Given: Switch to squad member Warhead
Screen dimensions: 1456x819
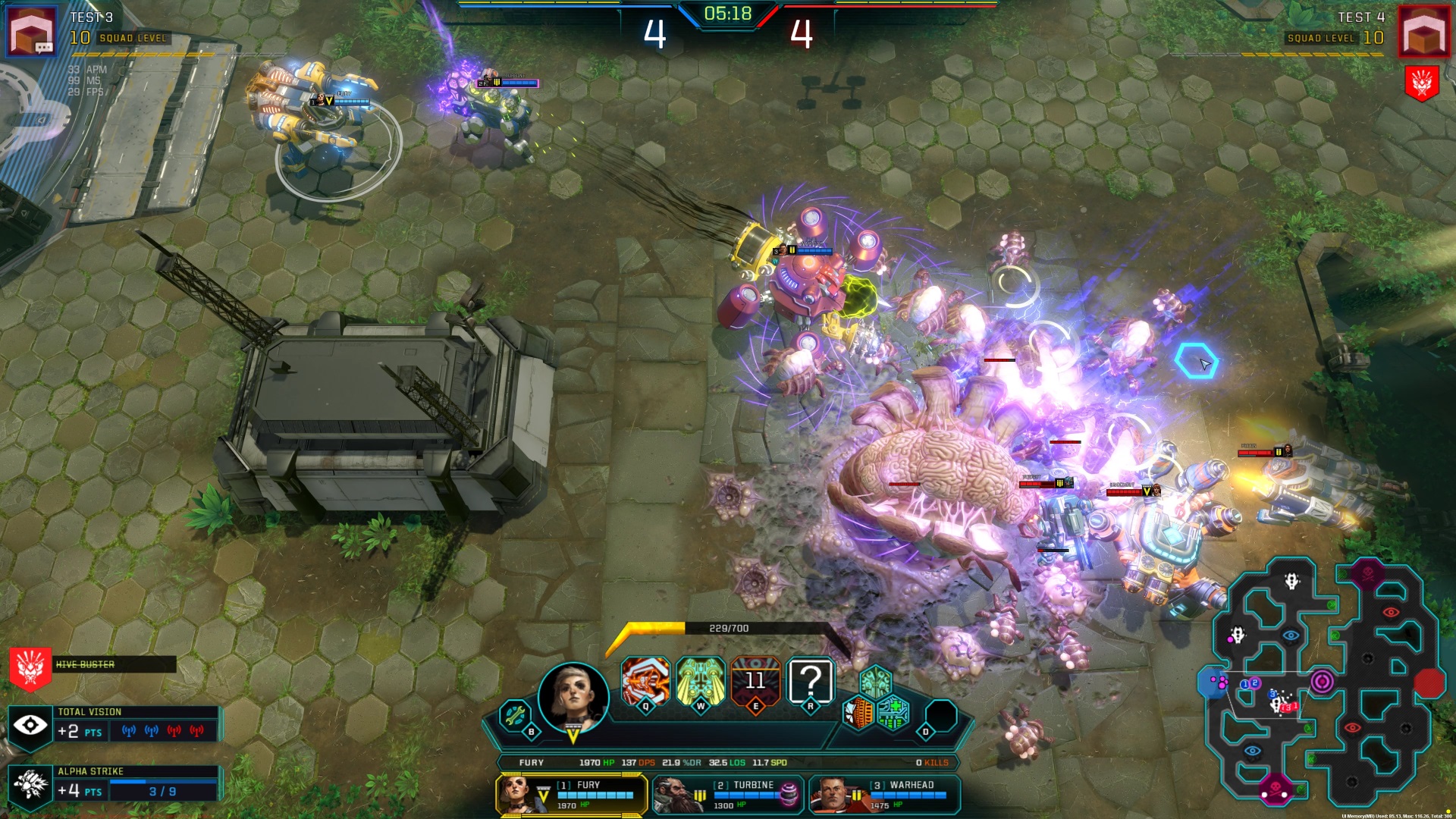Looking at the screenshot, I should pyautogui.click(x=884, y=794).
